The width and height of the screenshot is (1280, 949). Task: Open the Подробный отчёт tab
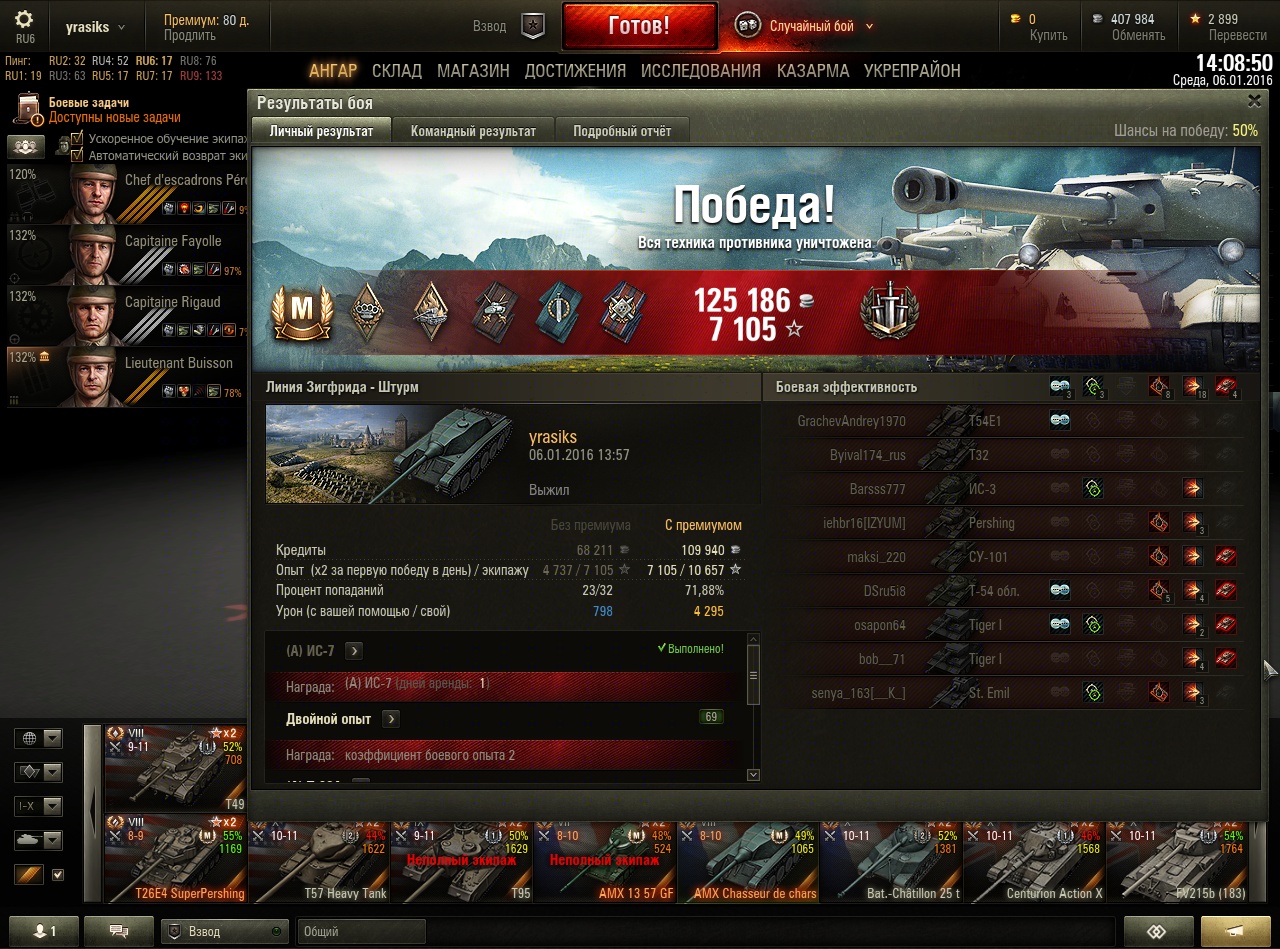tap(621, 131)
